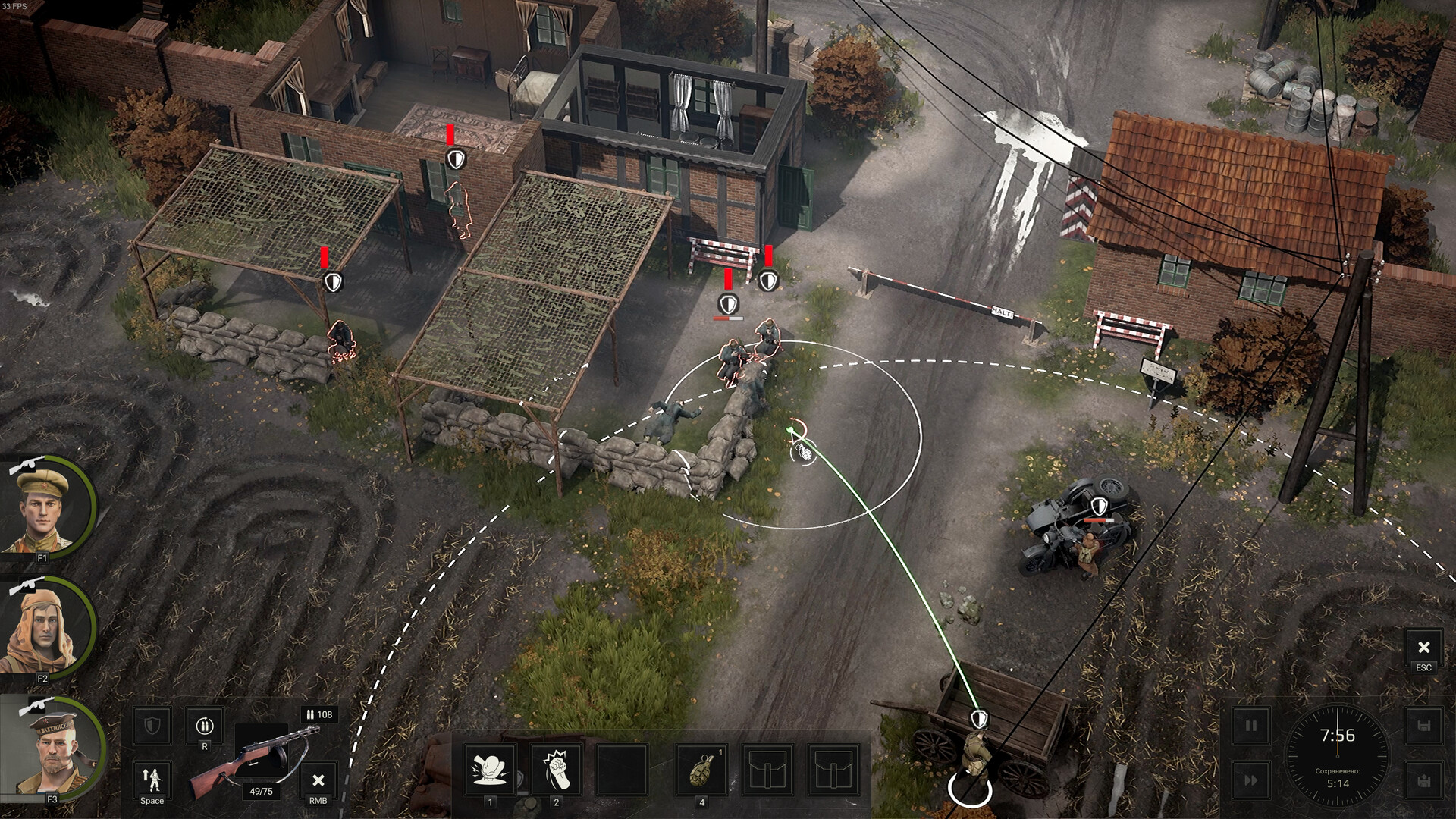Close with the X button above the clock
The width and height of the screenshot is (1456, 819).
point(1423,648)
